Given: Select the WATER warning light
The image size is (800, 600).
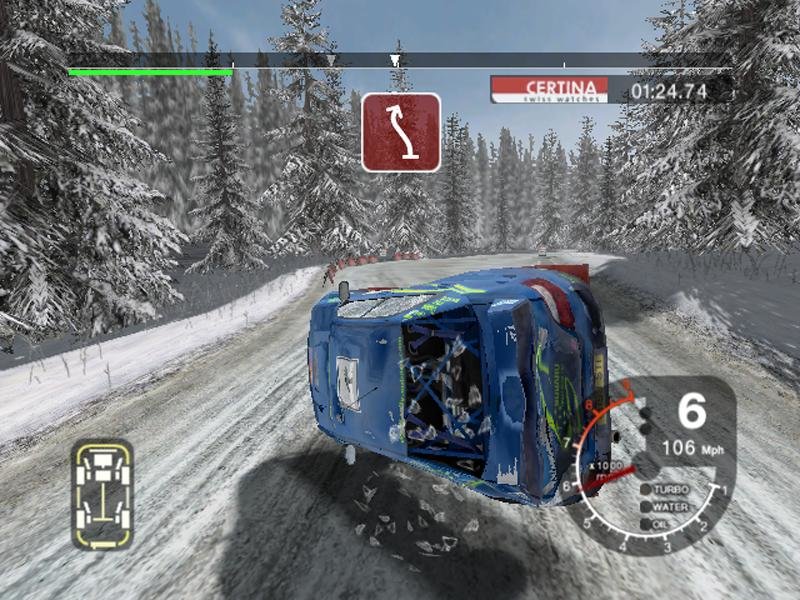Looking at the screenshot, I should pyautogui.click(x=645, y=506).
